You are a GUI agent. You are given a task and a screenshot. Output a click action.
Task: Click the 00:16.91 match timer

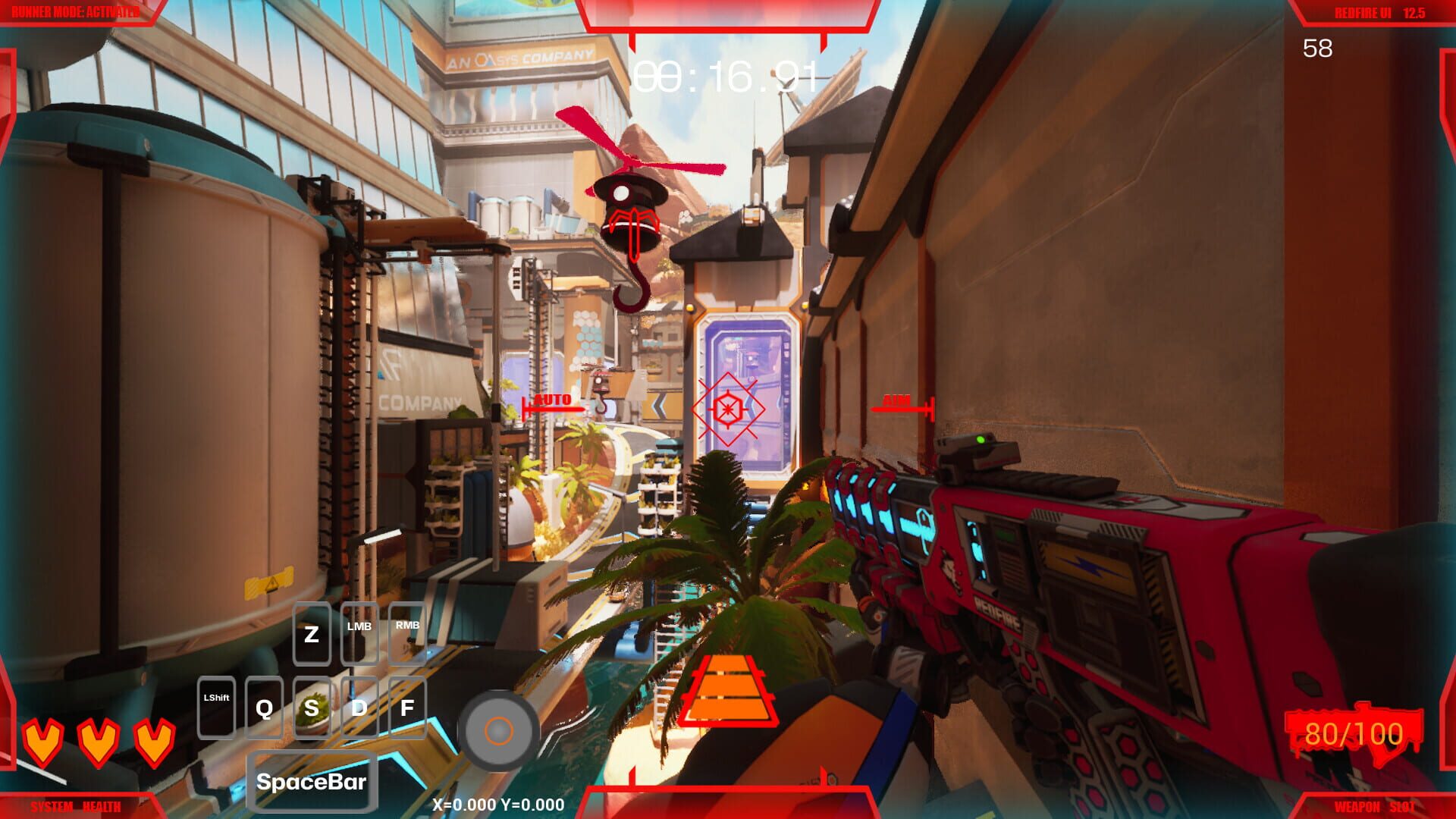pyautogui.click(x=726, y=76)
